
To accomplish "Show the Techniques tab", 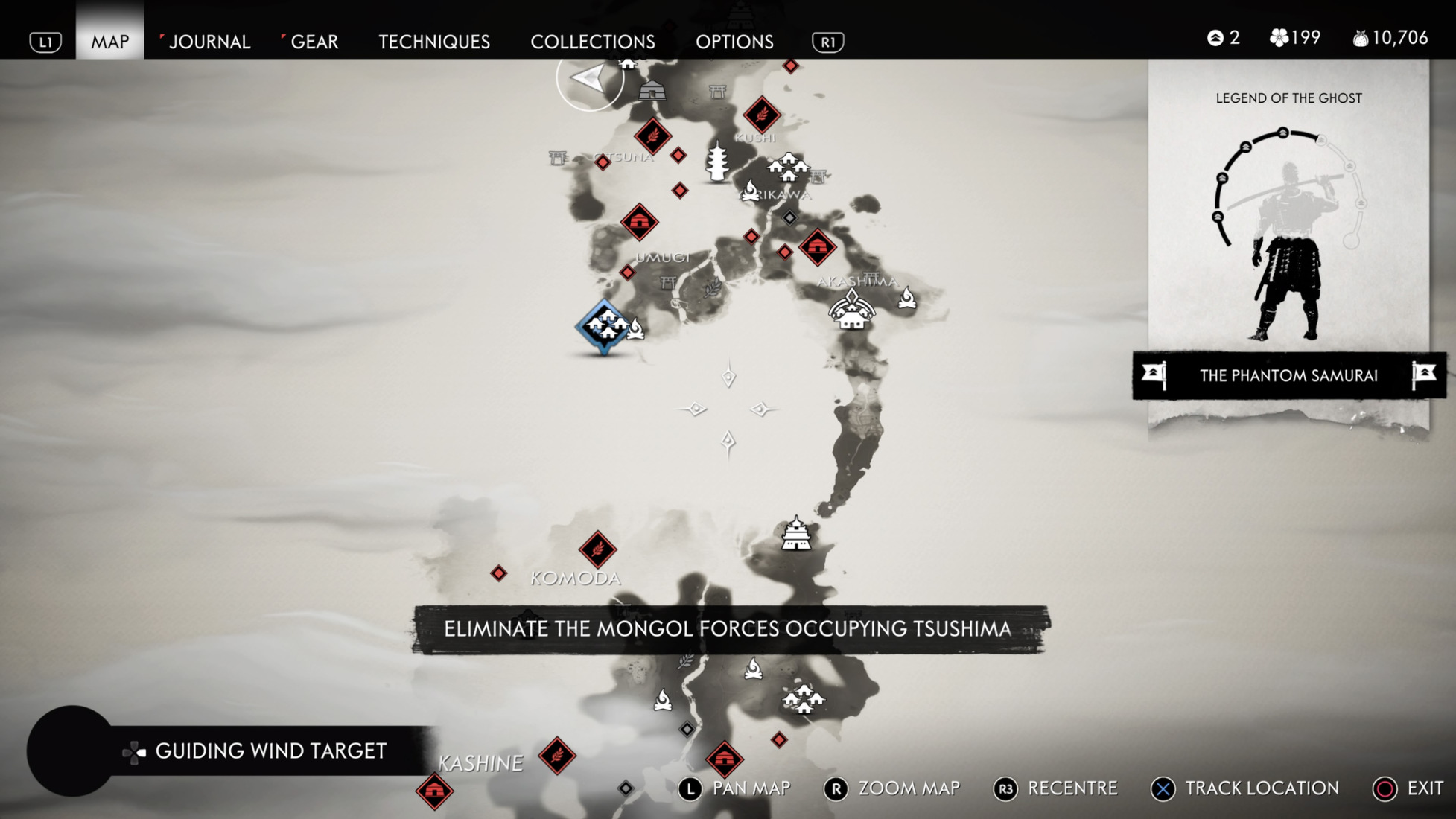I will [x=434, y=42].
